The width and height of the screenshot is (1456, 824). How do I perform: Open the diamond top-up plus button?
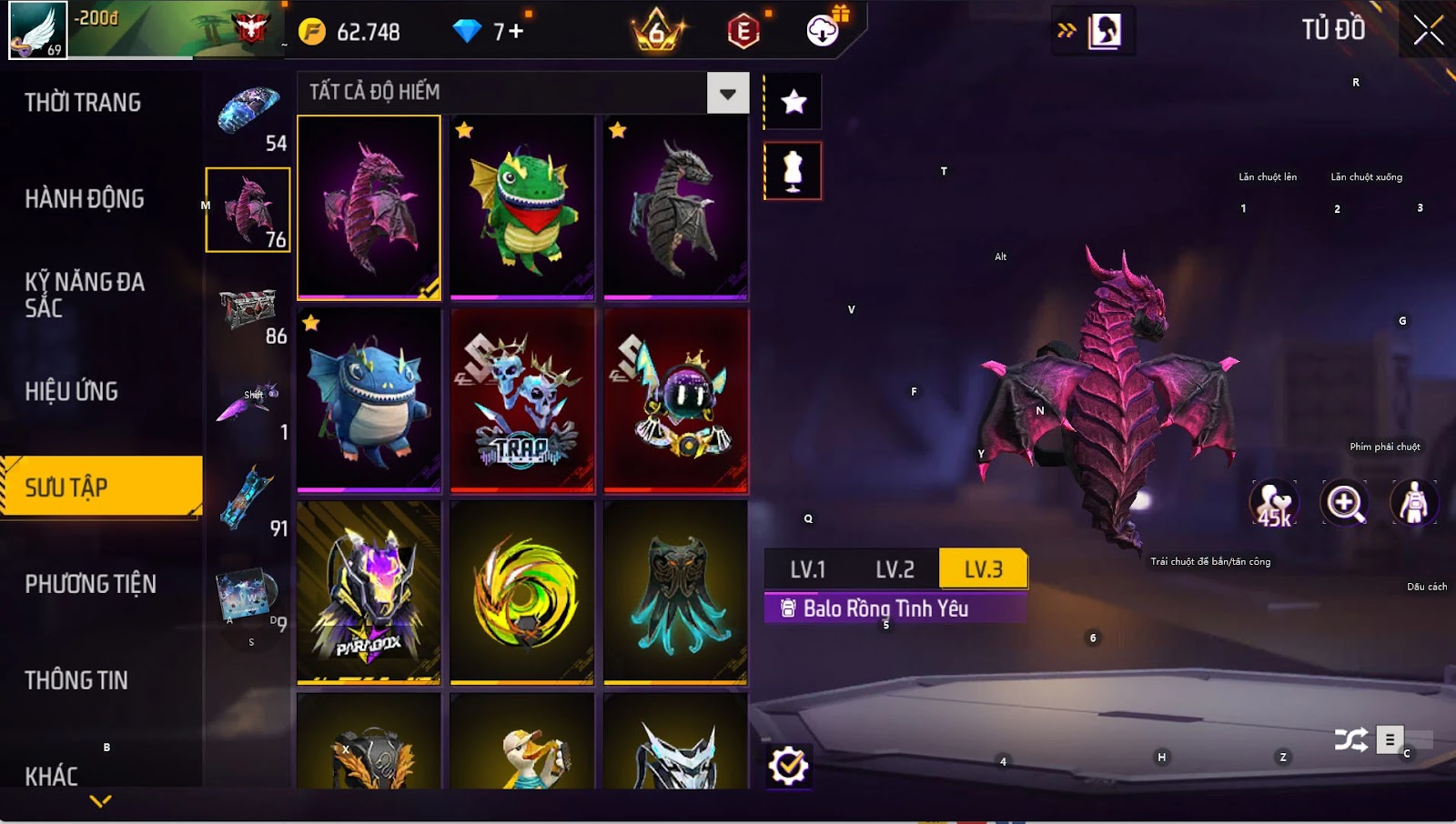[x=516, y=32]
